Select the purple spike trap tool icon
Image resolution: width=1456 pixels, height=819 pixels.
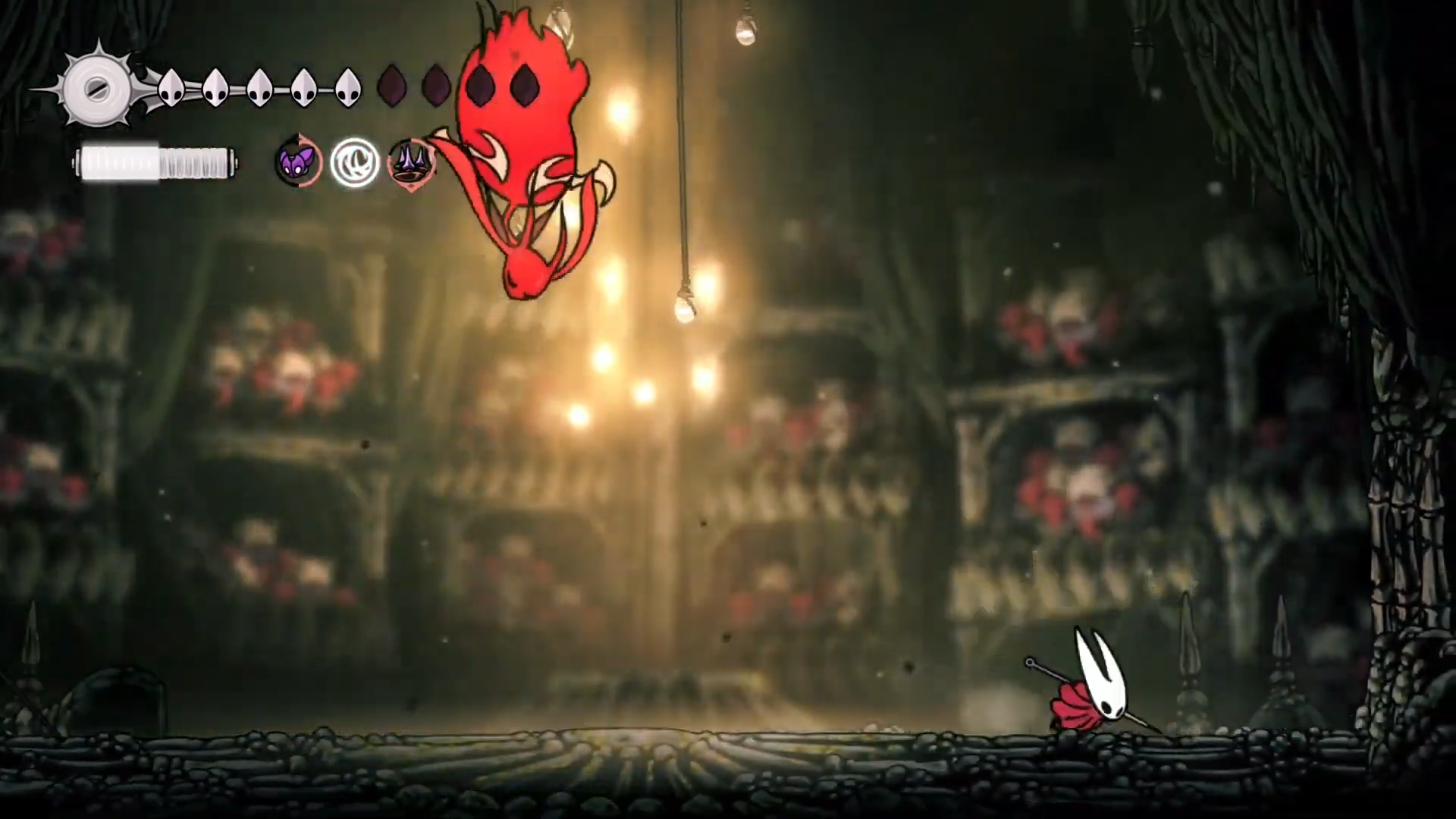point(410,163)
